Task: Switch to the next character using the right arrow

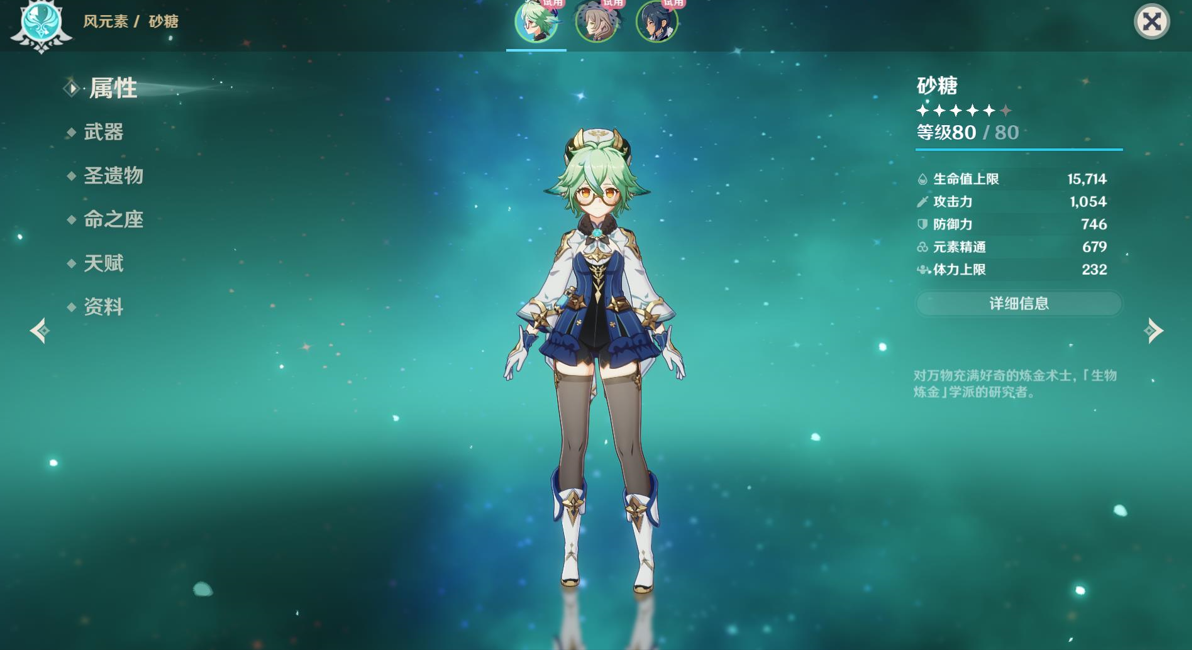Action: (x=1154, y=330)
